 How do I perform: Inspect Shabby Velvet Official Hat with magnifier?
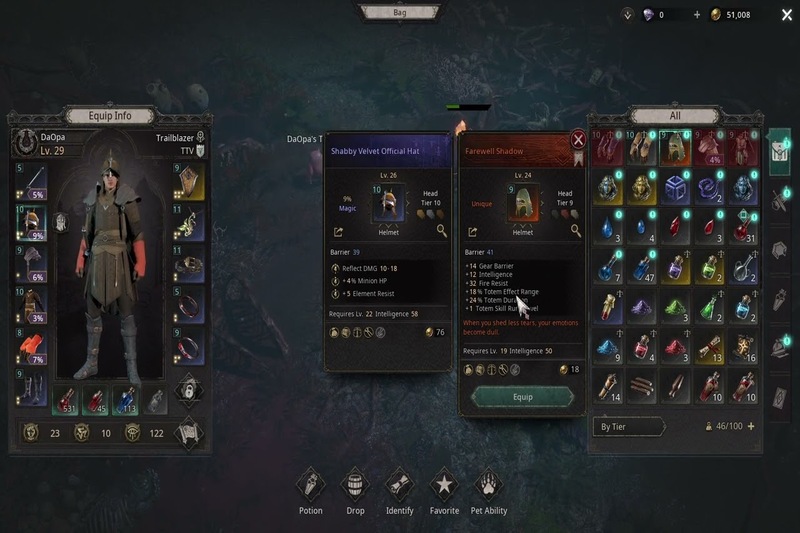[x=442, y=231]
